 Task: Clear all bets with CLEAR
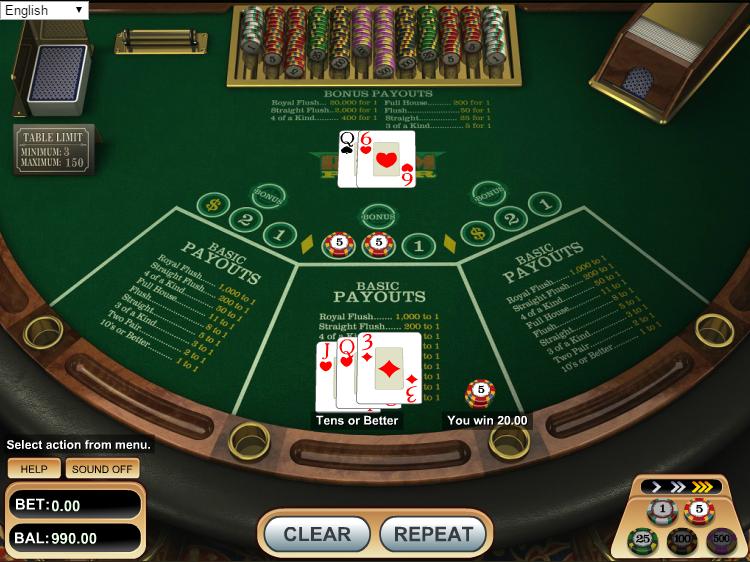click(317, 533)
